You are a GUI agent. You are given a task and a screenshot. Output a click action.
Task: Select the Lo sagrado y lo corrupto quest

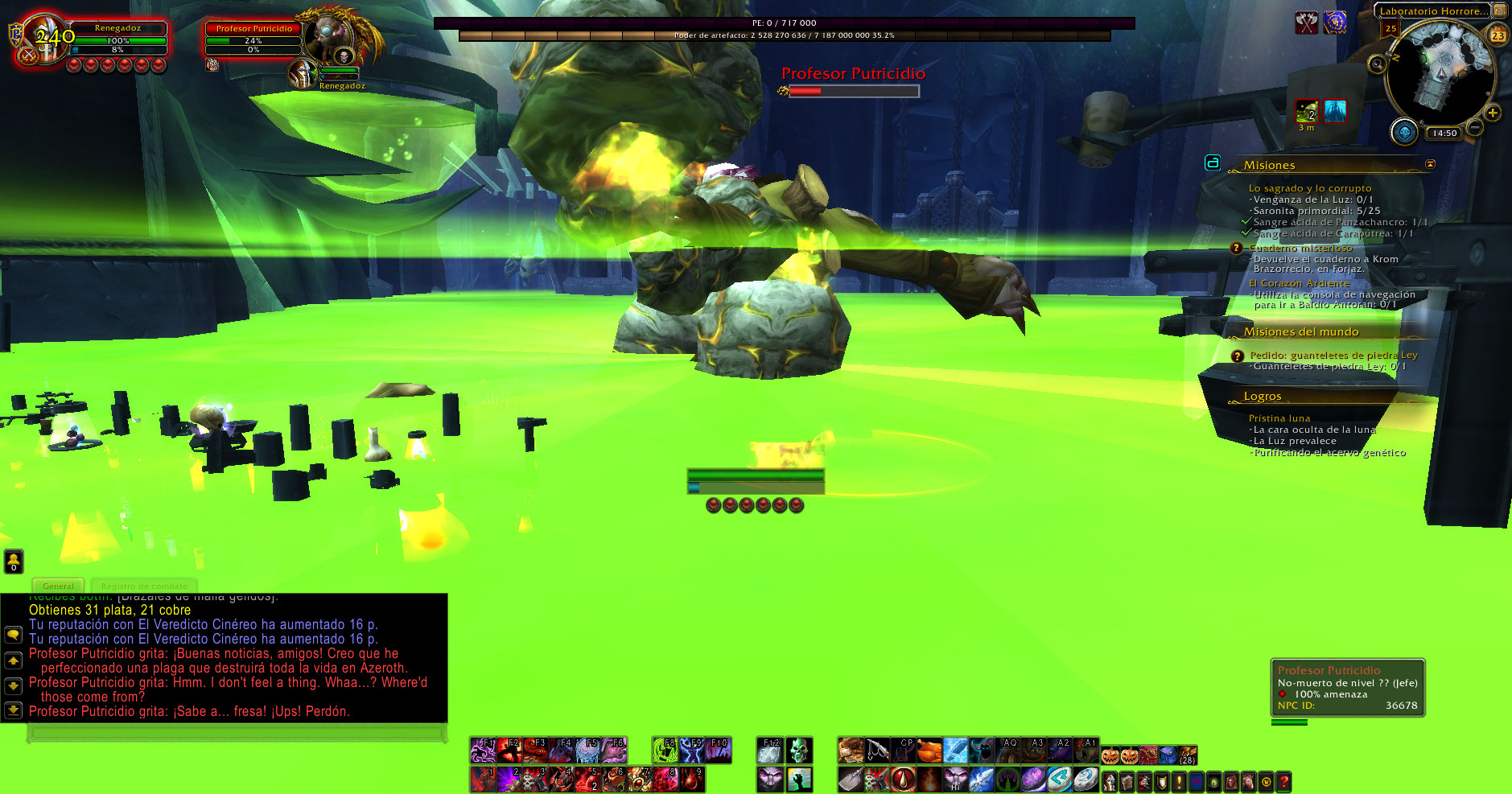point(1309,188)
